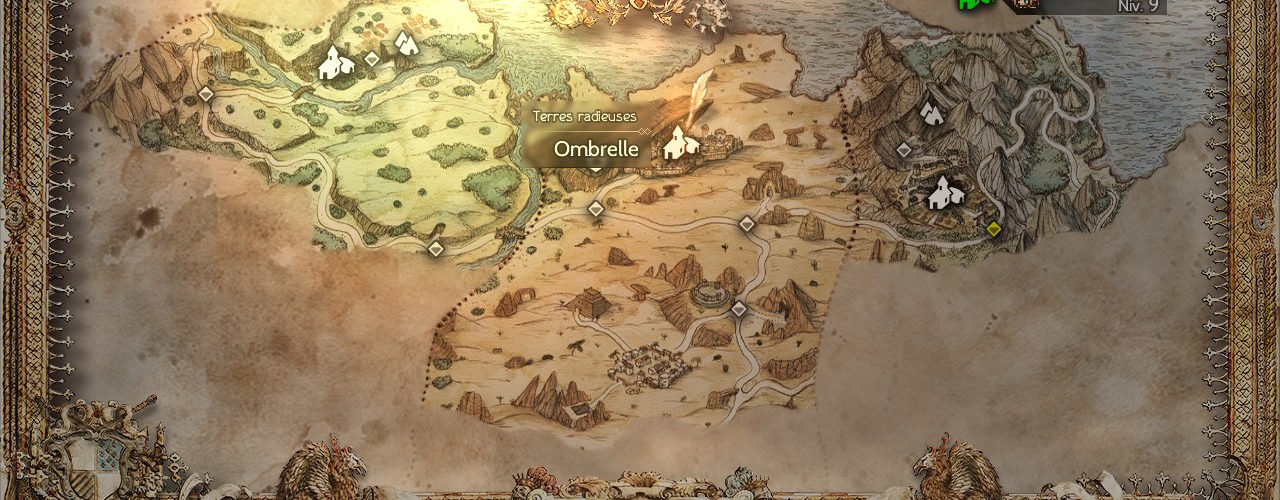The image size is (1280, 500).
Task: Pick the large town icon in the mountain region
Action: pos(943,193)
